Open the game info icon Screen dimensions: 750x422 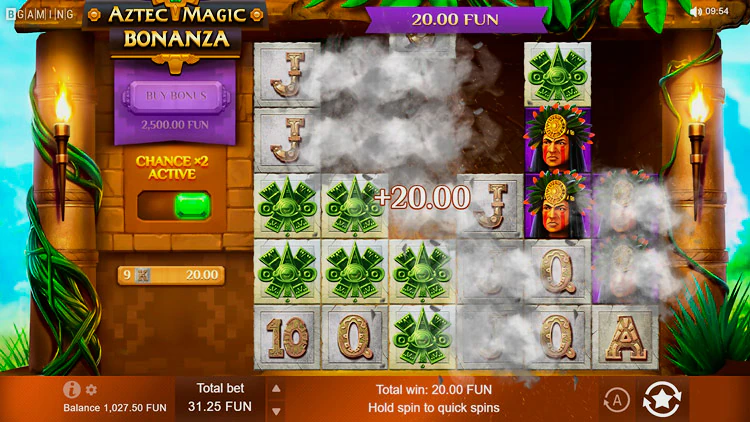(x=71, y=390)
